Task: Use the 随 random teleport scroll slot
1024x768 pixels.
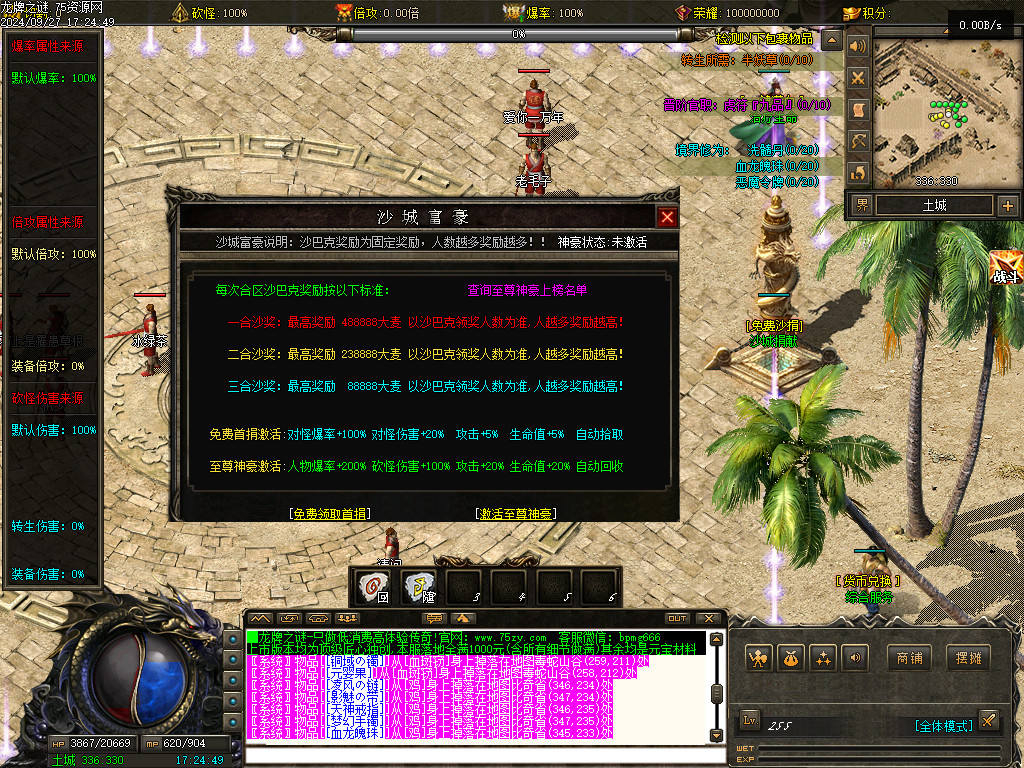Action: [x=420, y=587]
